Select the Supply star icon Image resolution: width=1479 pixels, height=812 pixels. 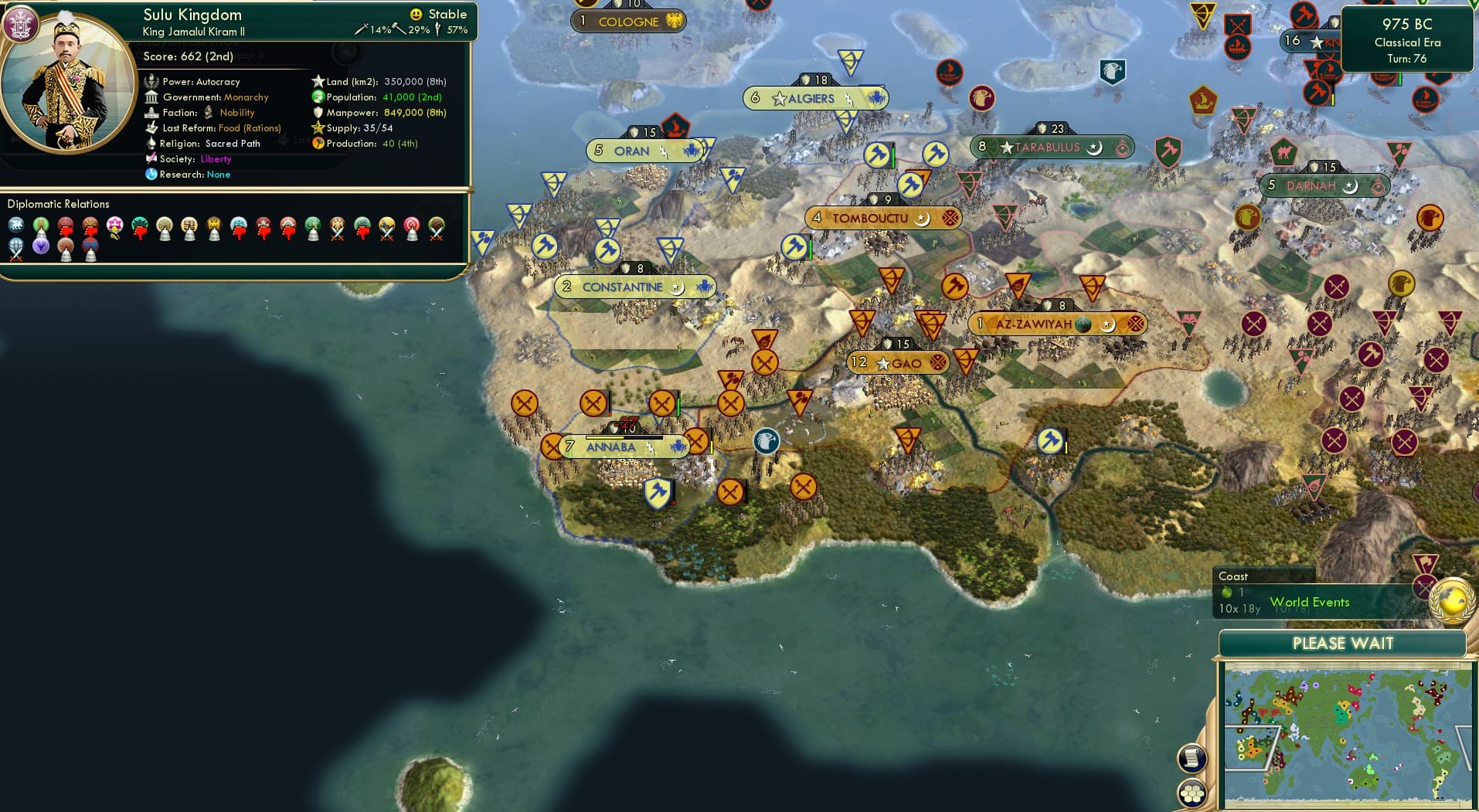click(x=316, y=128)
